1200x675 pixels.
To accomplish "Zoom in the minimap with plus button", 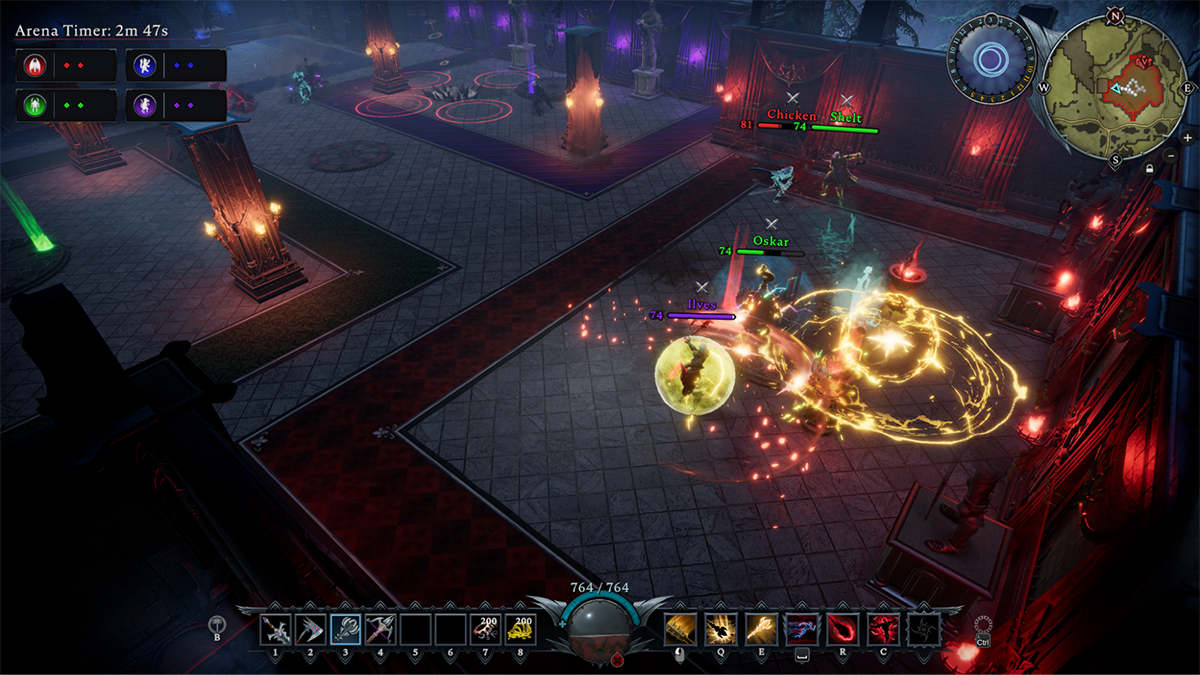I will pos(1187,138).
